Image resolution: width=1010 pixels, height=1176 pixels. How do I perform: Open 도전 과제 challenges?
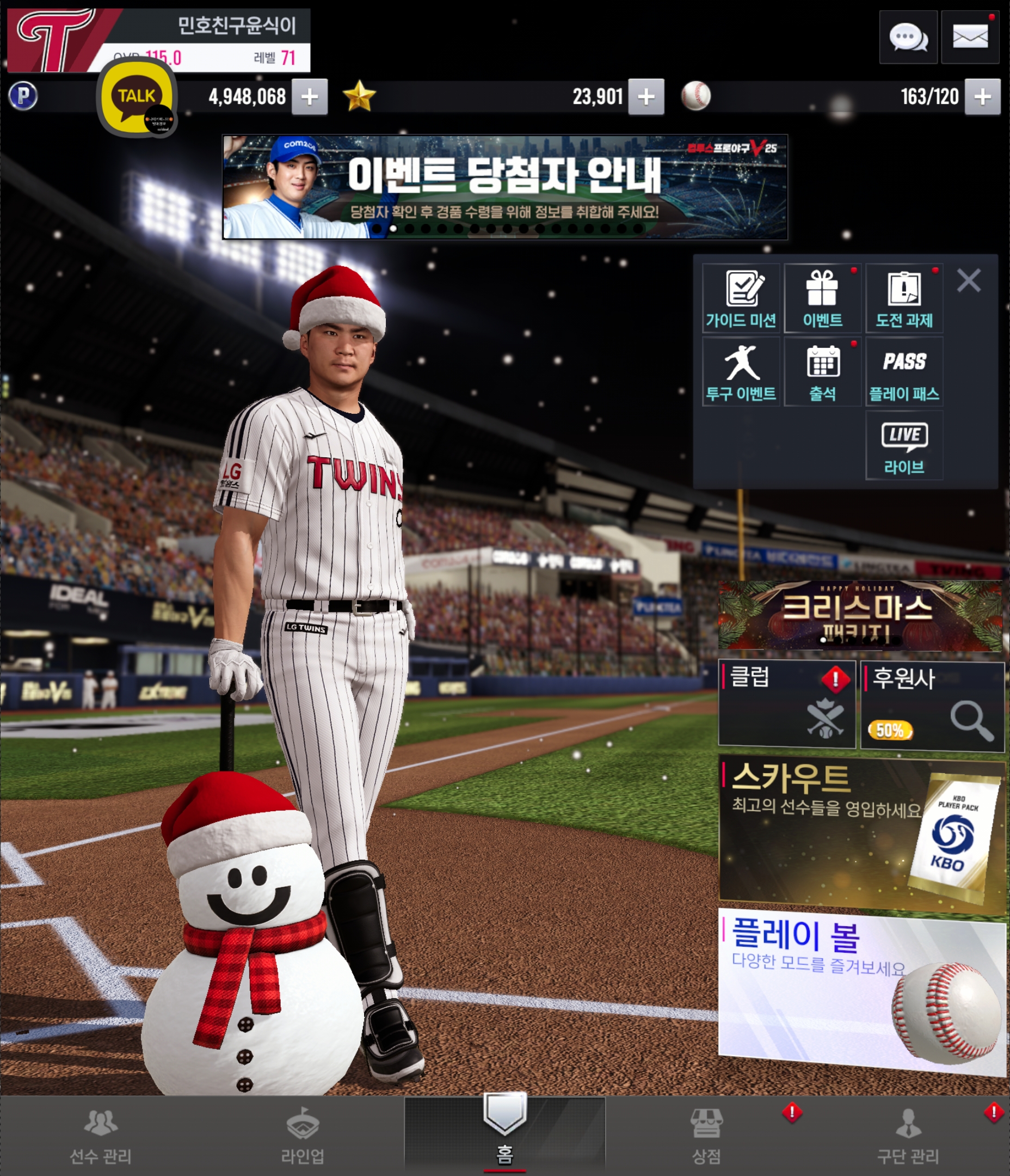tap(904, 298)
